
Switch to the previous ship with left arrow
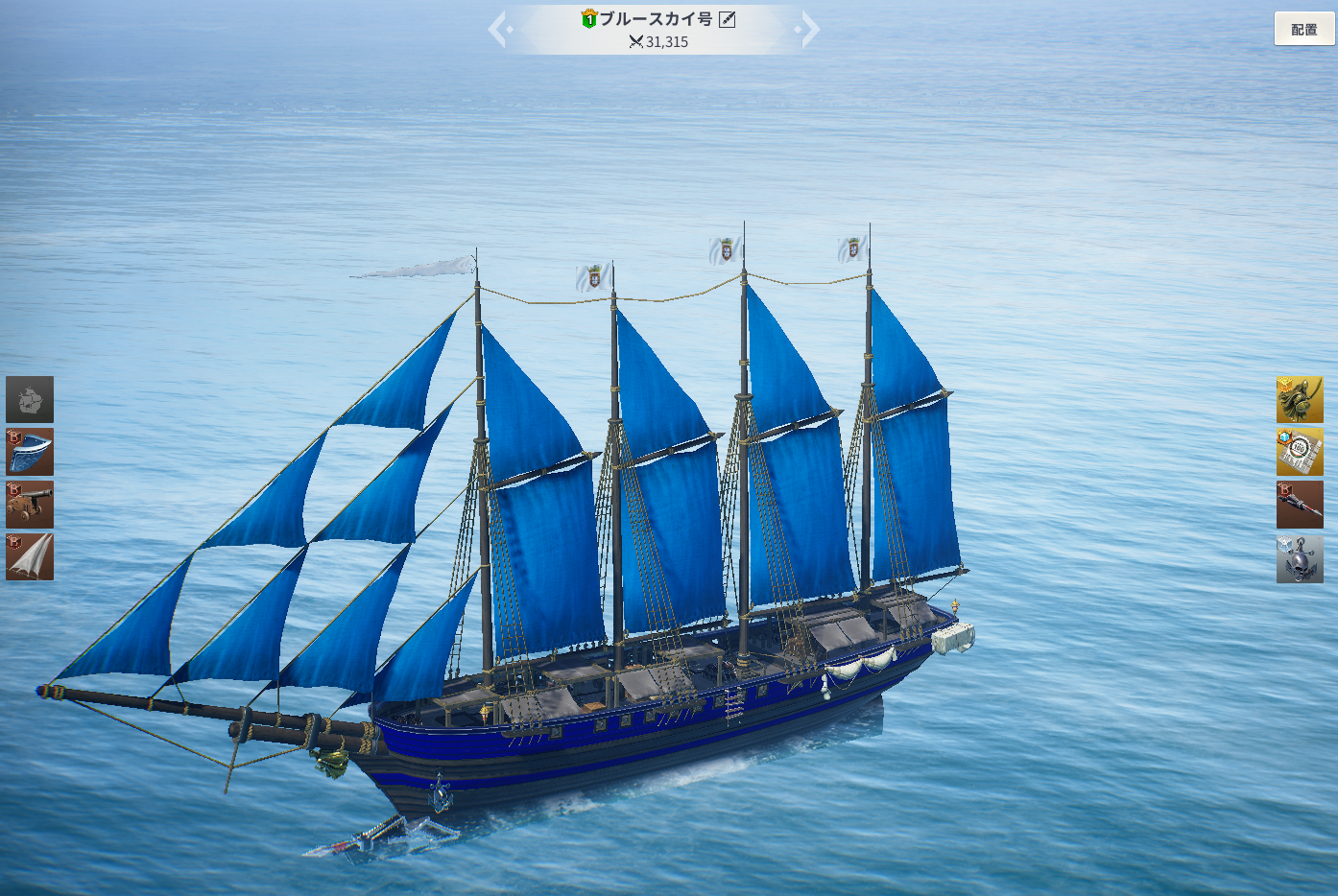(498, 29)
